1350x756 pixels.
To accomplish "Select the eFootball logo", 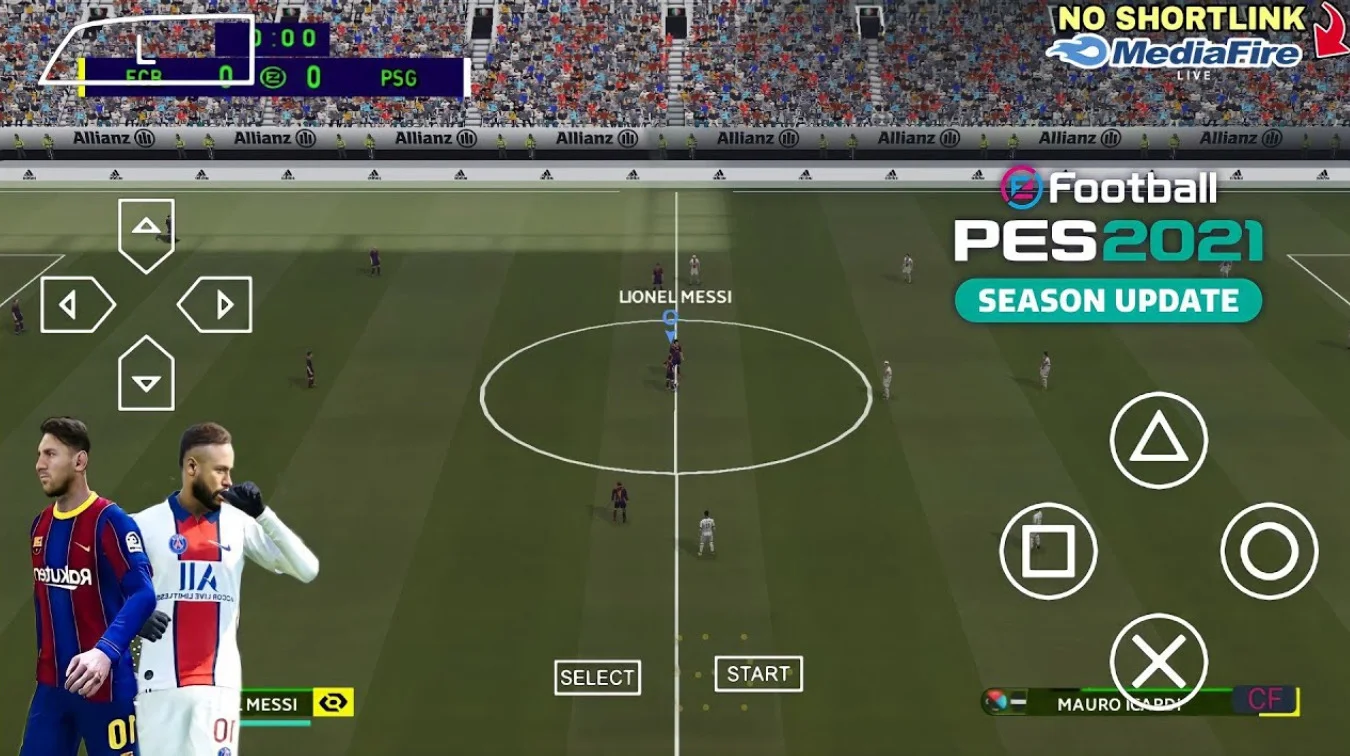I will 1105,186.
